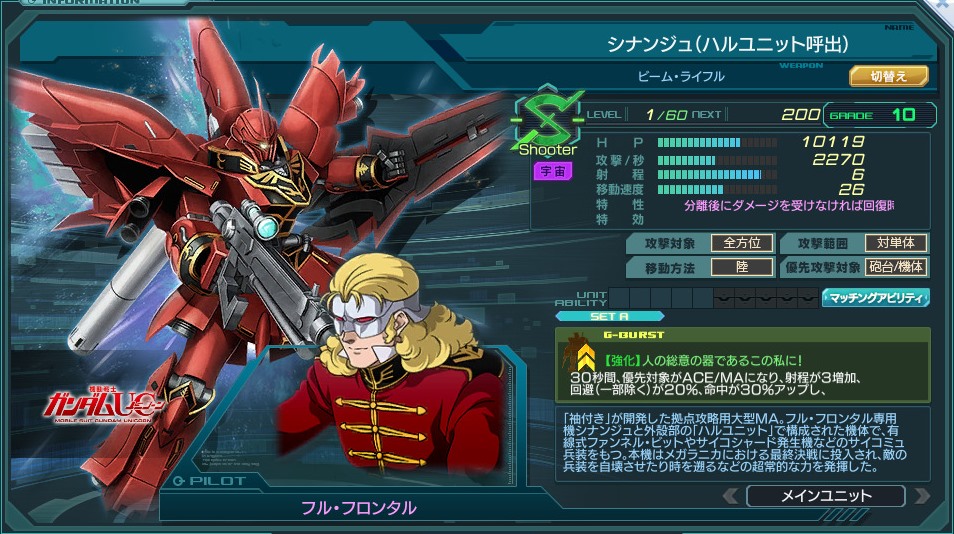Click the G-BURST skill panel
This screenshot has width=954, height=534.
742,363
